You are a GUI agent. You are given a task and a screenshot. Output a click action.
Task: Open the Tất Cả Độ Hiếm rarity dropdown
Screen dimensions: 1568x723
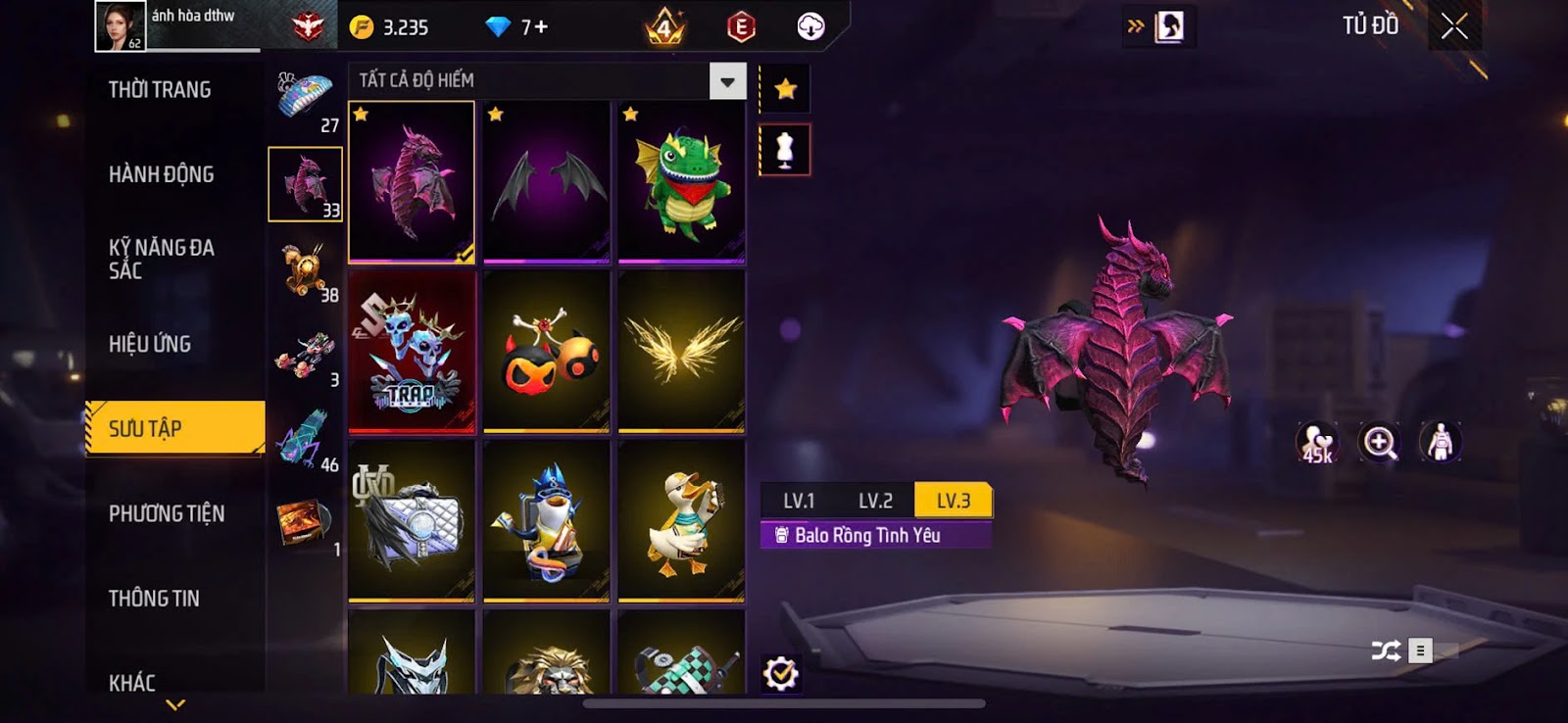(727, 81)
